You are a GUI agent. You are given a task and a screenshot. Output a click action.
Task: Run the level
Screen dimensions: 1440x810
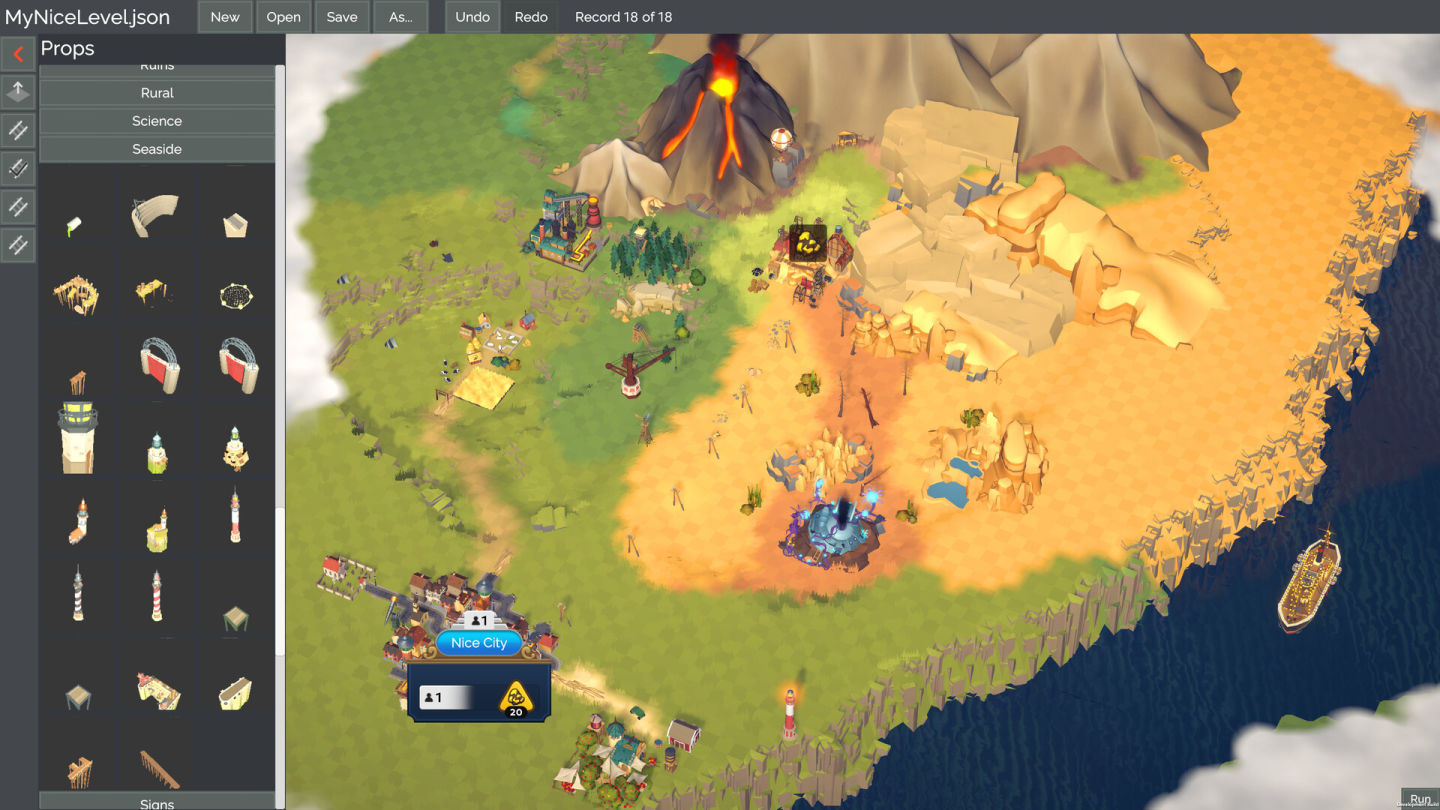[1420, 799]
